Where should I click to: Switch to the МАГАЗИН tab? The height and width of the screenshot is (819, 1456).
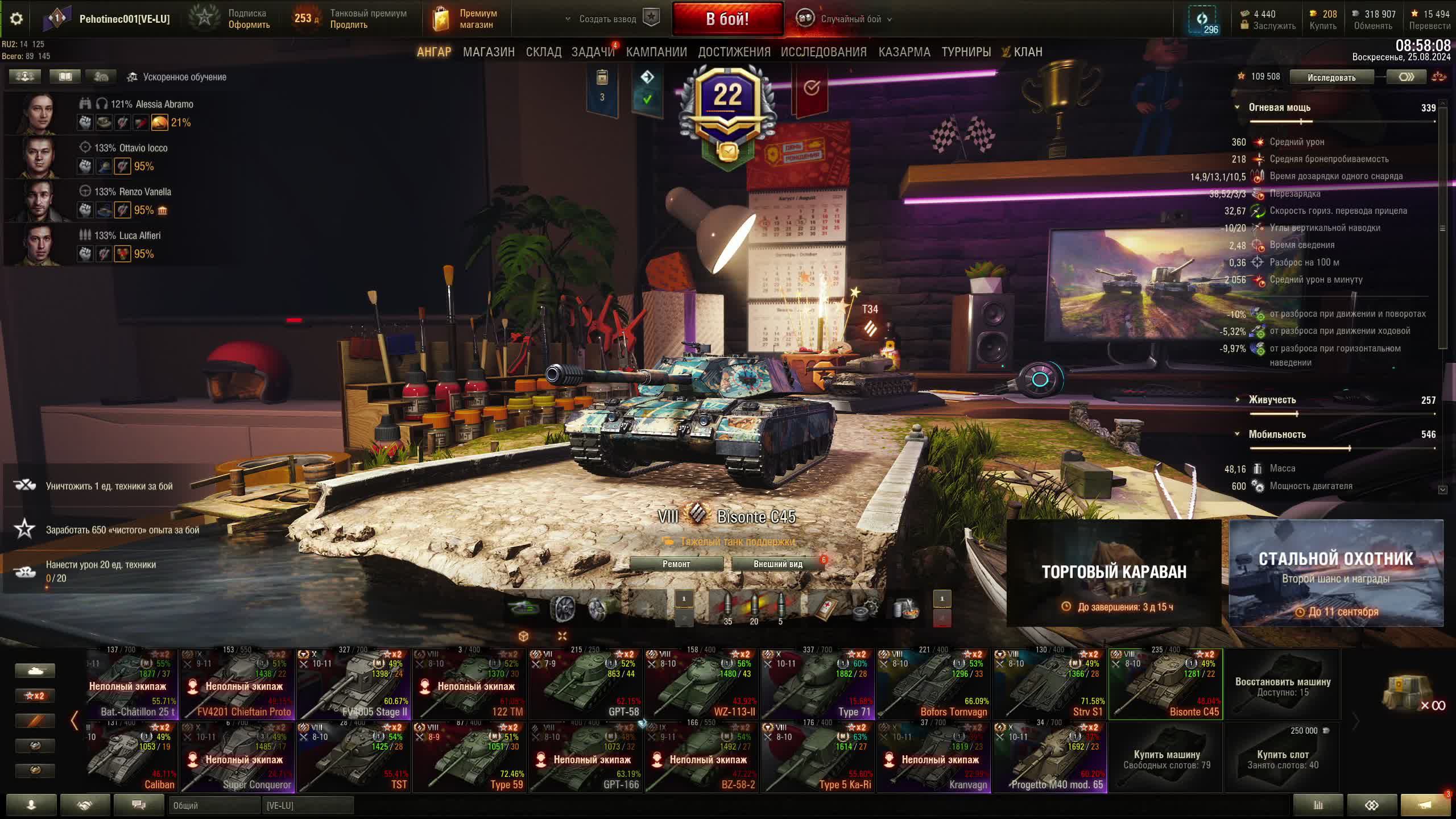click(x=489, y=52)
